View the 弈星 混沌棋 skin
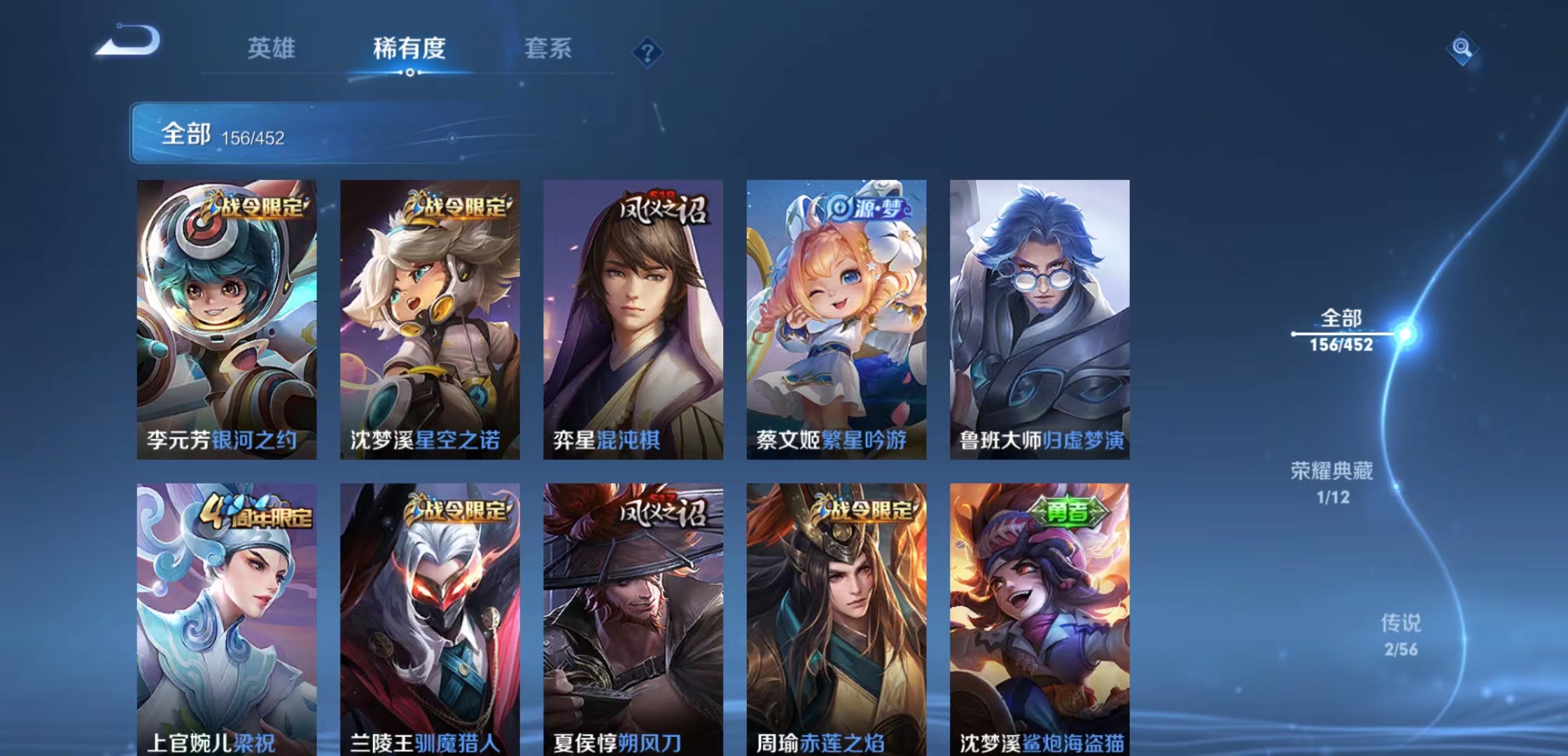1568x756 pixels. pyautogui.click(x=633, y=315)
